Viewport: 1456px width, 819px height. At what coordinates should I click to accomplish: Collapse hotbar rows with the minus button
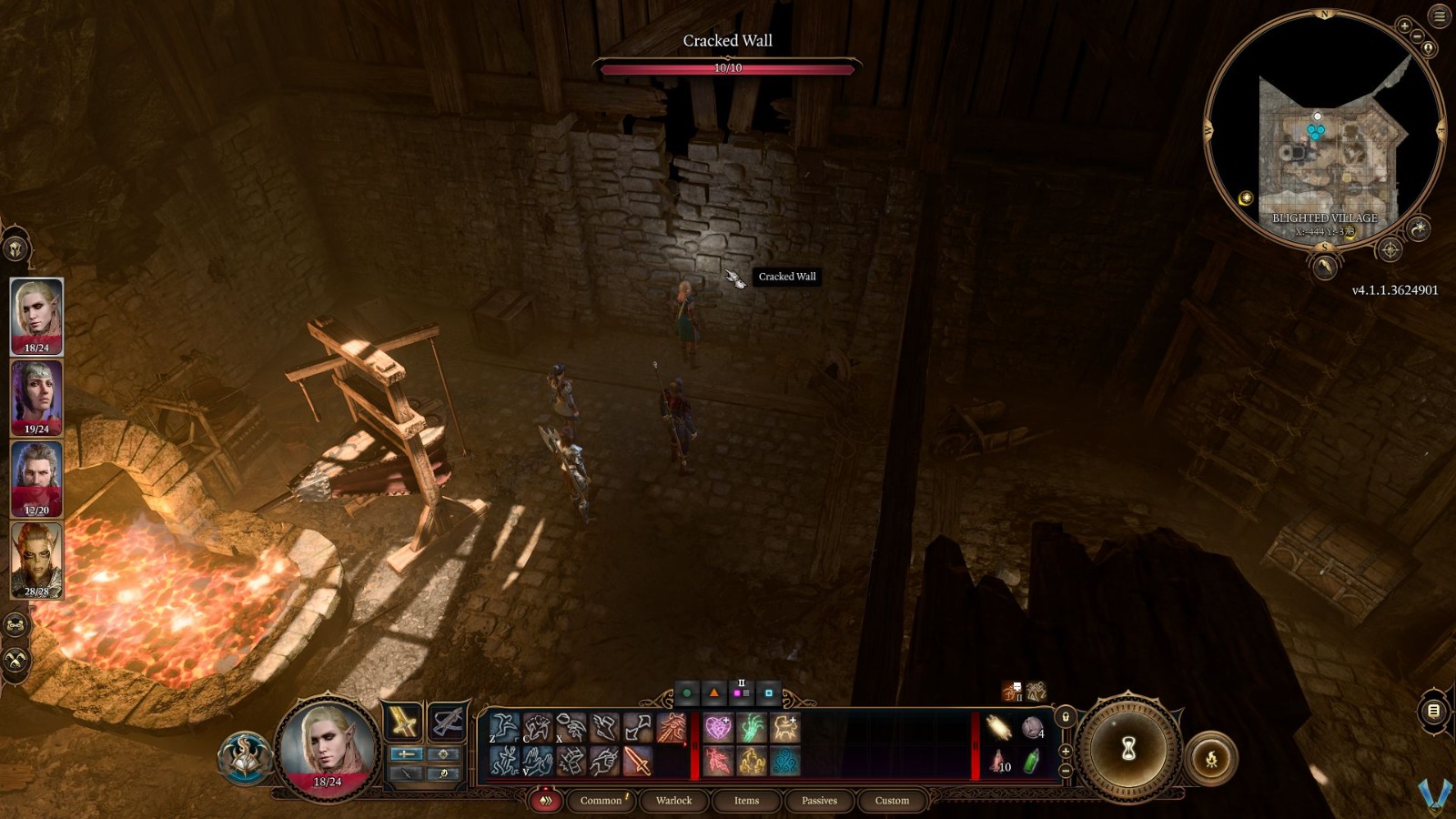coord(1065,771)
